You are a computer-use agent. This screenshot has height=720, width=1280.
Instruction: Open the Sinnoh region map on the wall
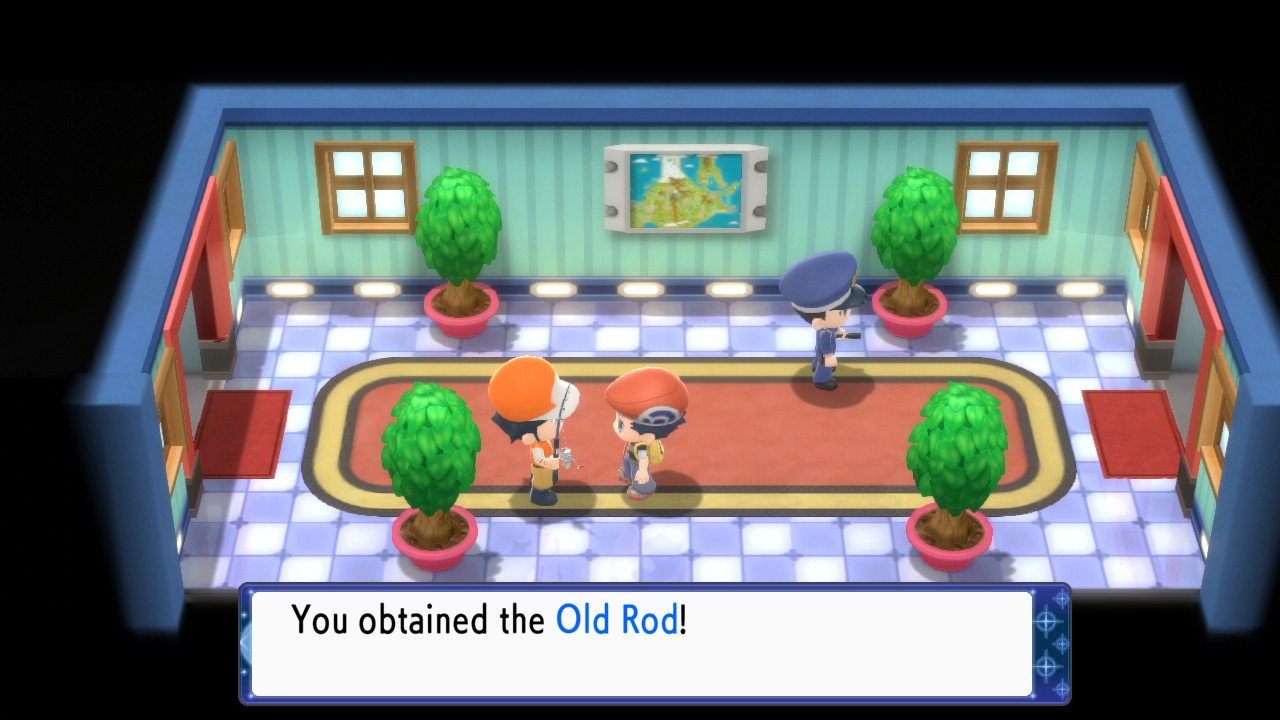pyautogui.click(x=685, y=190)
